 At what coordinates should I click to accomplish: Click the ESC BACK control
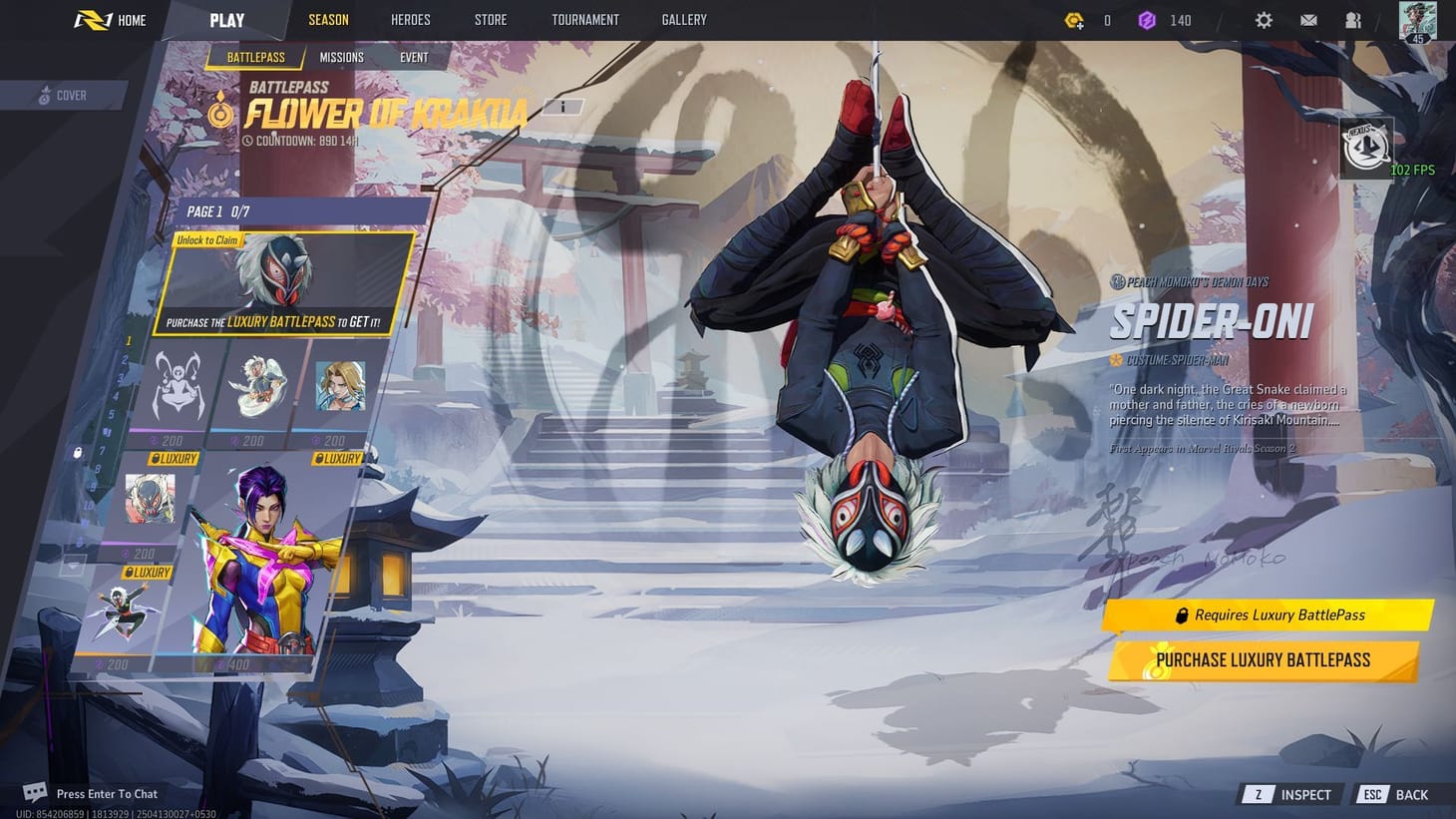[x=1393, y=794]
